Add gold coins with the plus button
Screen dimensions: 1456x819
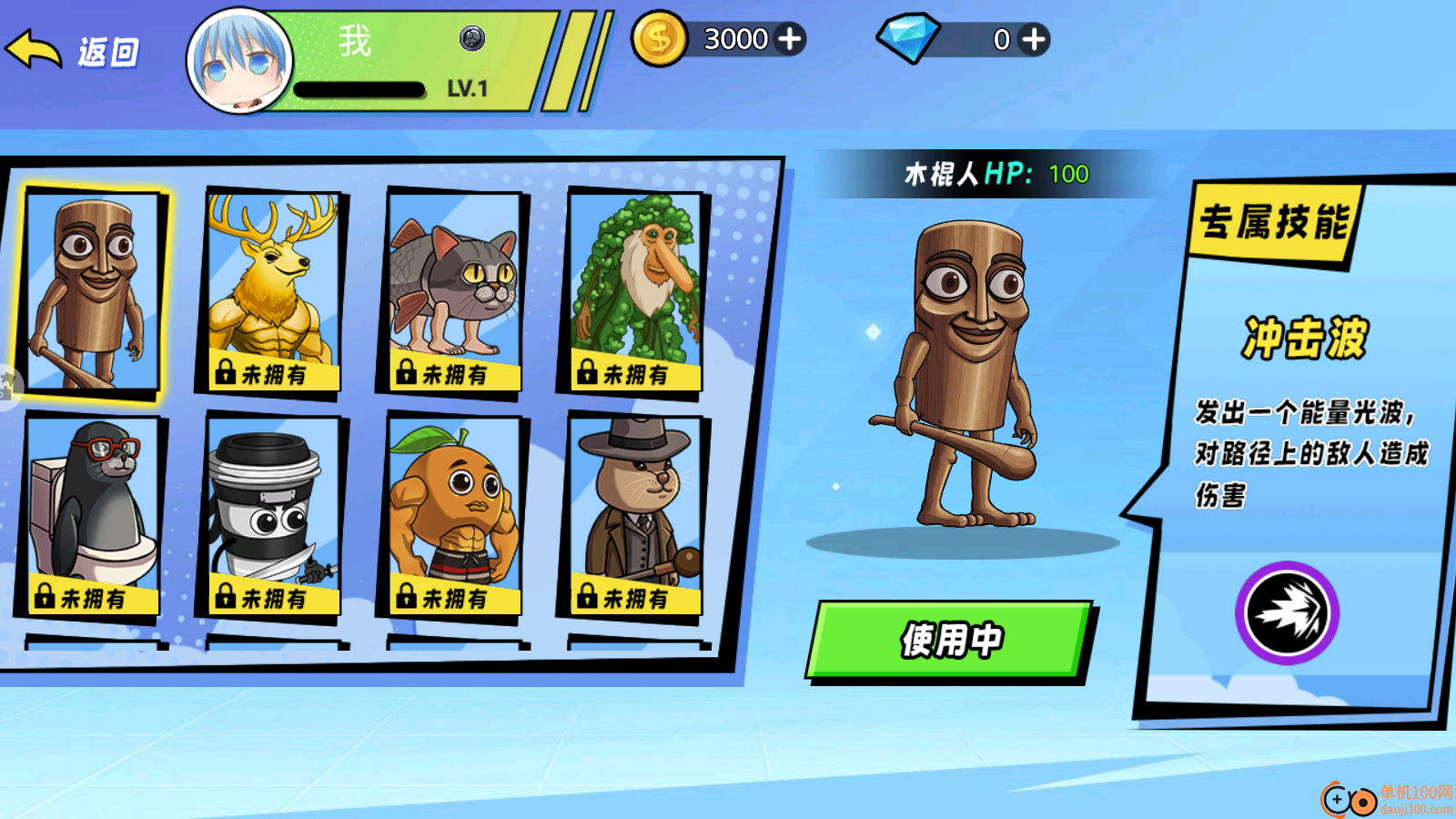coord(790,39)
